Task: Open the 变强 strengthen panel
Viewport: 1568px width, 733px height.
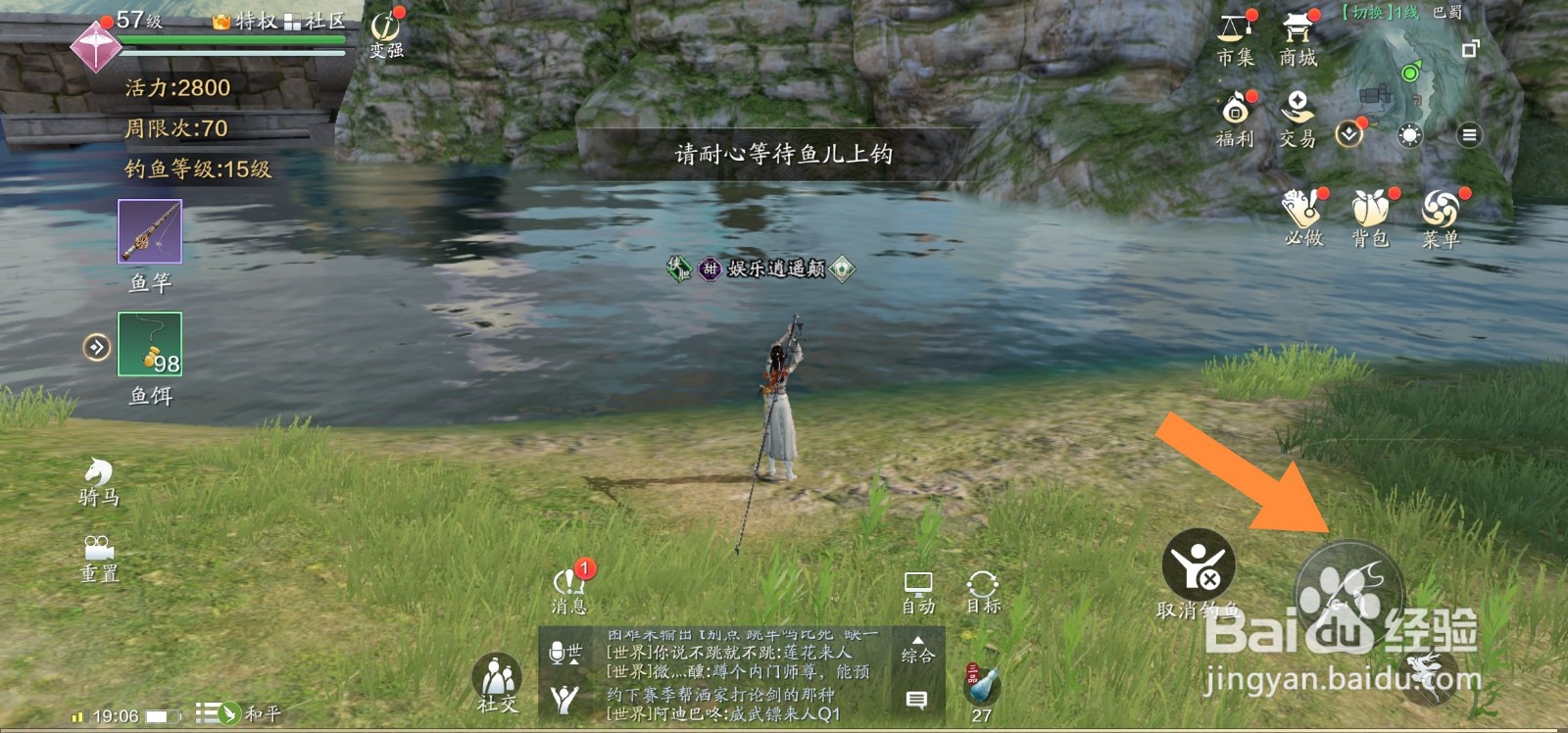Action: pyautogui.click(x=381, y=25)
